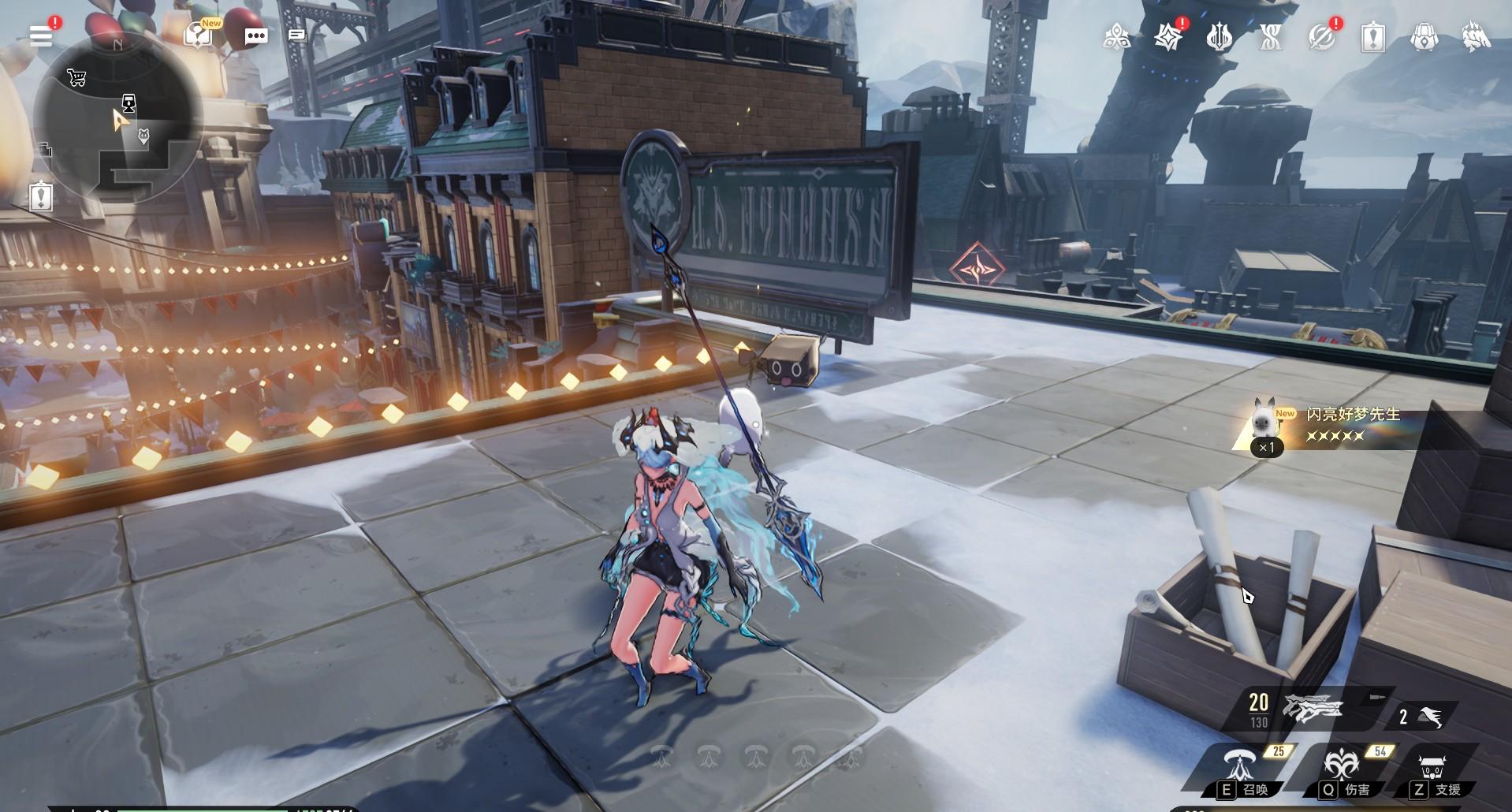The image size is (1512, 812).
Task: Open the exclamation quest board icon
Action: (x=41, y=196)
